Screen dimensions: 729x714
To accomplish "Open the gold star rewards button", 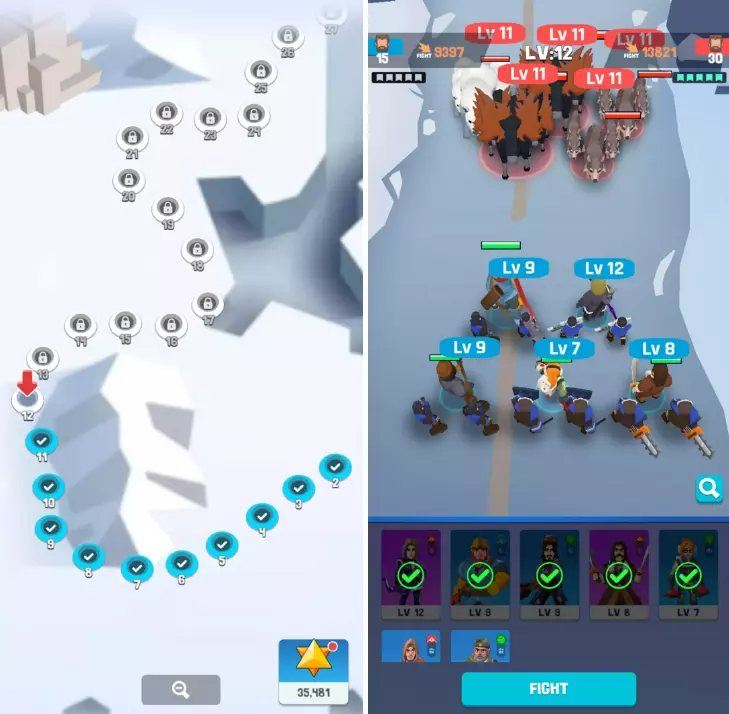I will pyautogui.click(x=313, y=670).
